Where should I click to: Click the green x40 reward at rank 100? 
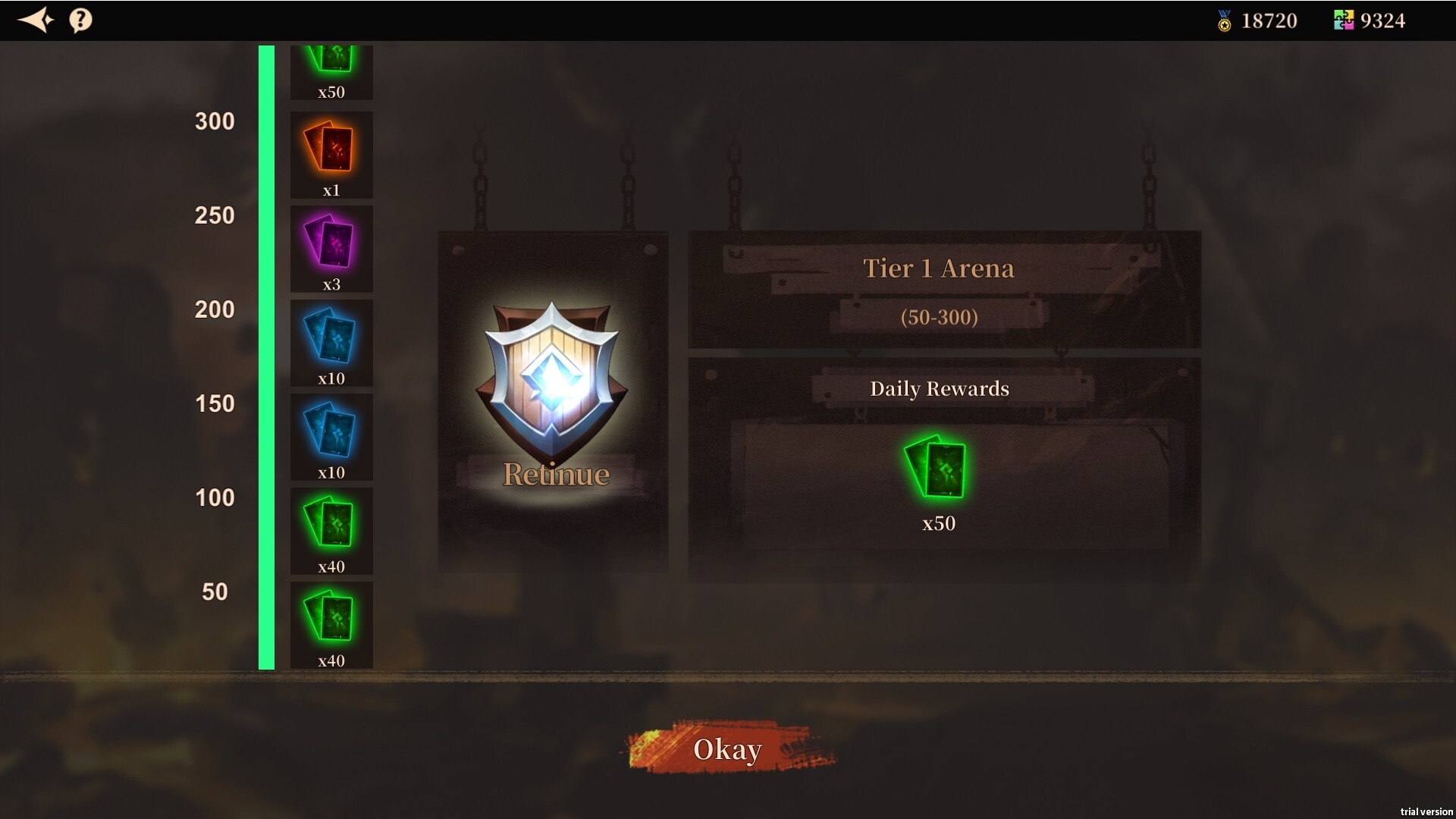331,529
